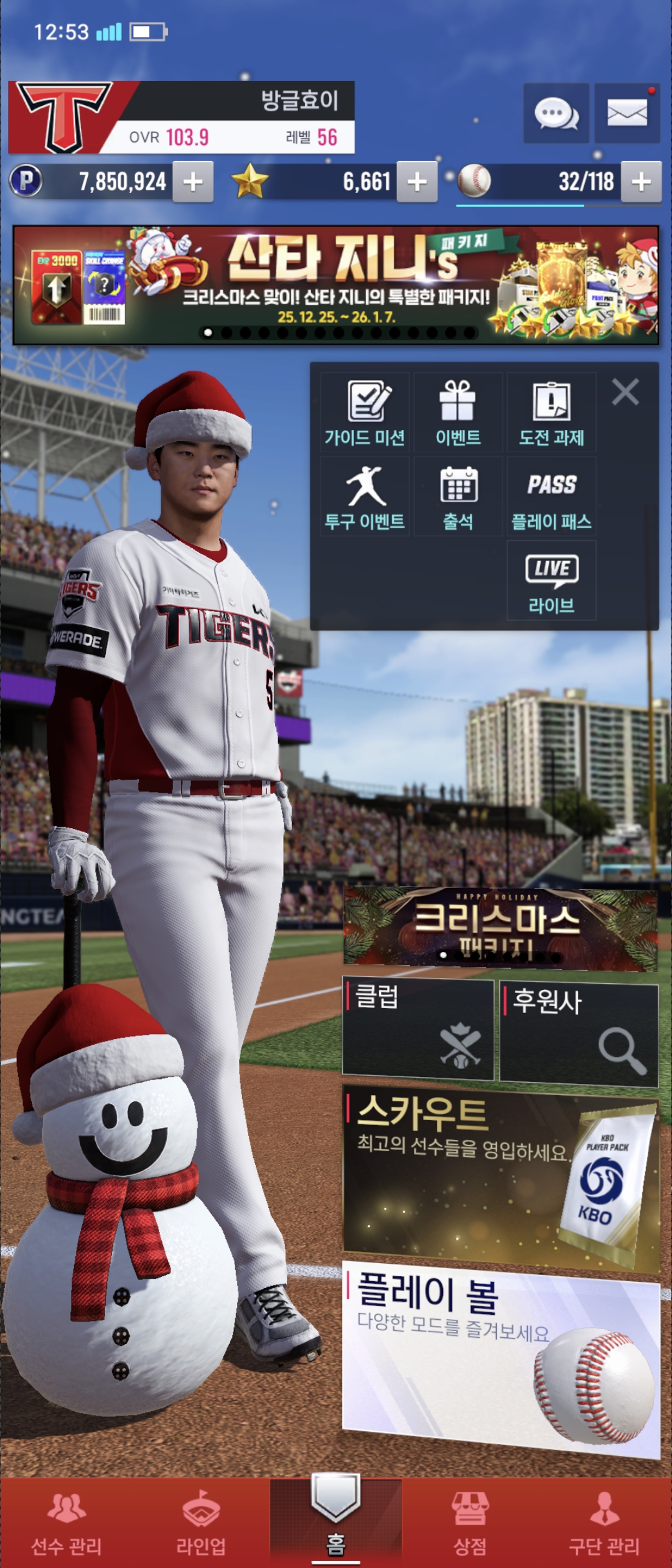Add more P points with plus button

click(193, 182)
